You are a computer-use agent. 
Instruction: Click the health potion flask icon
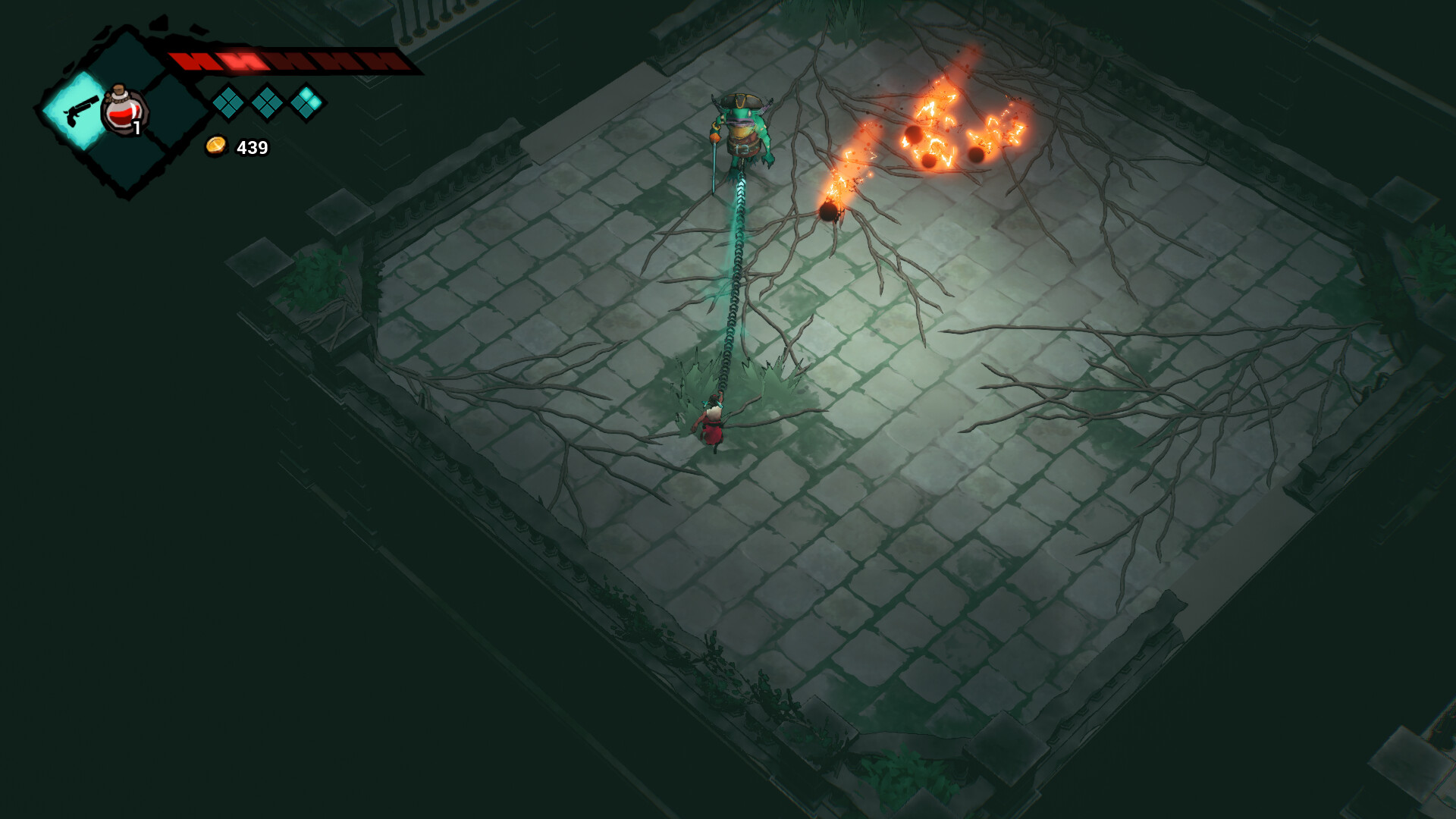point(124,112)
